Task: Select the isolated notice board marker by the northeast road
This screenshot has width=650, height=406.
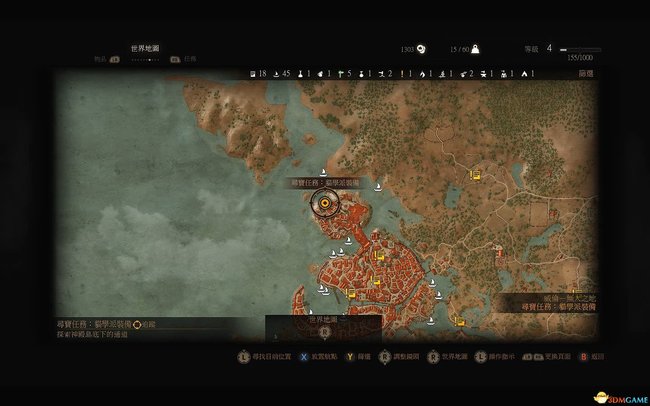Action: point(476,174)
